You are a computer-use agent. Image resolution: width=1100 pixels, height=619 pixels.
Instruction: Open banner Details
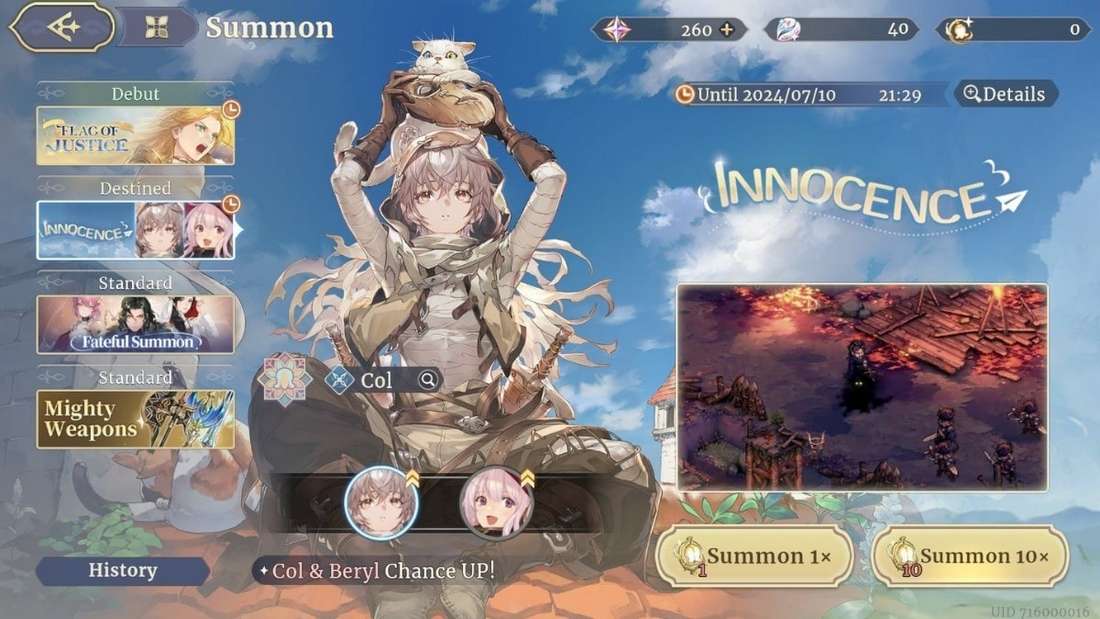pyautogui.click(x=1004, y=94)
